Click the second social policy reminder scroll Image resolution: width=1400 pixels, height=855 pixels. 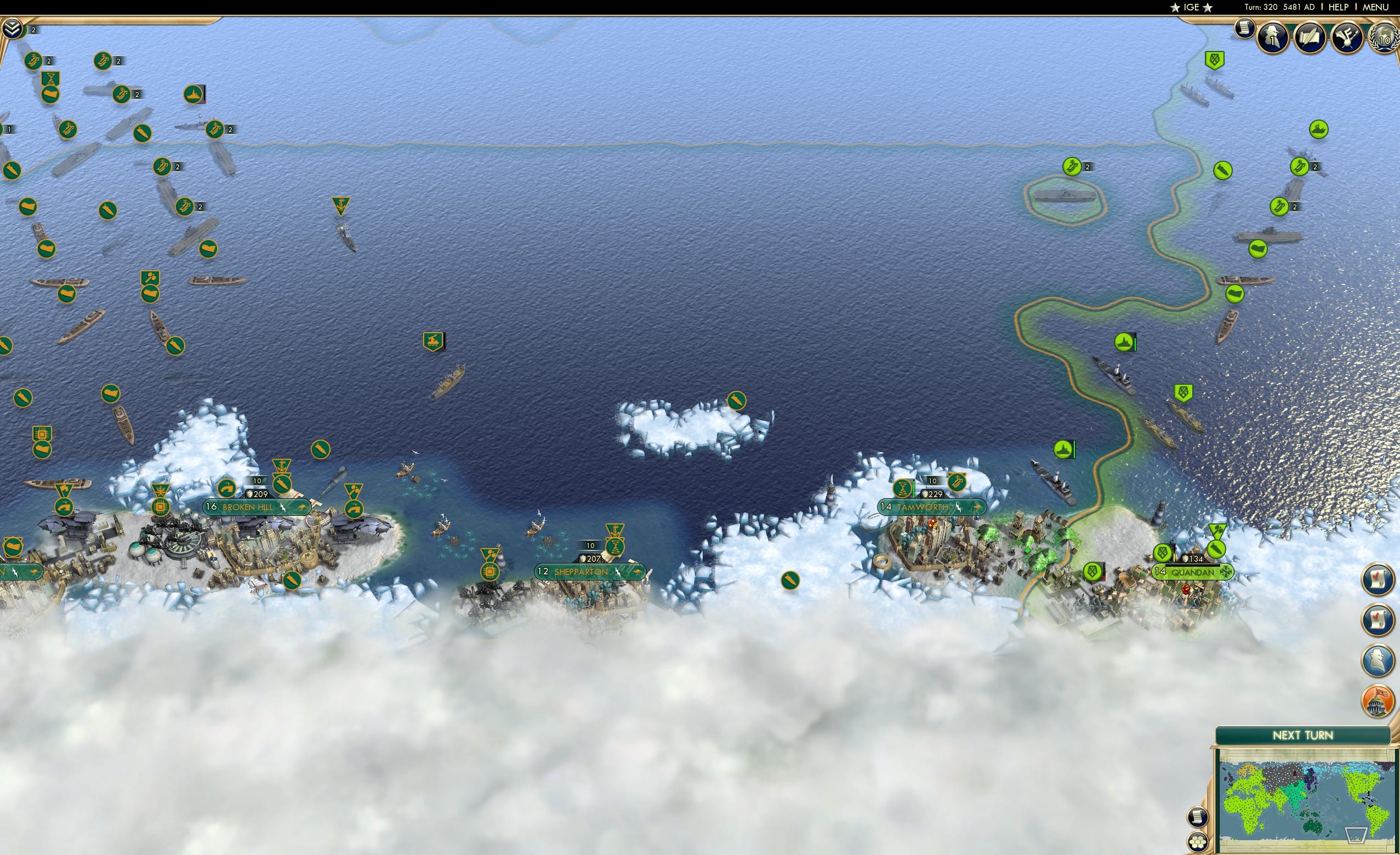pyautogui.click(x=1380, y=620)
